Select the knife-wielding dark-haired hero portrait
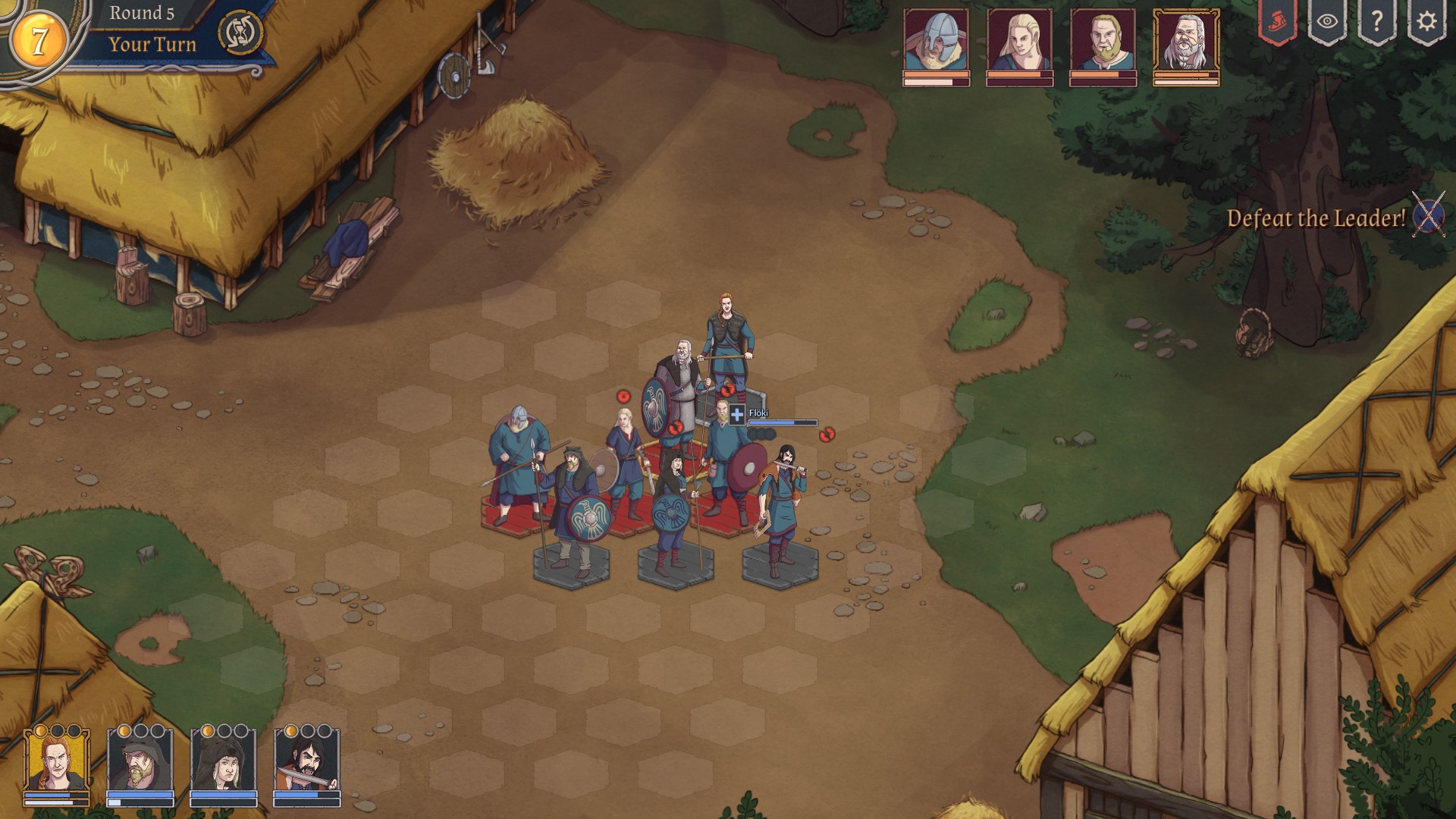The height and width of the screenshot is (819, 1456). tap(307, 762)
